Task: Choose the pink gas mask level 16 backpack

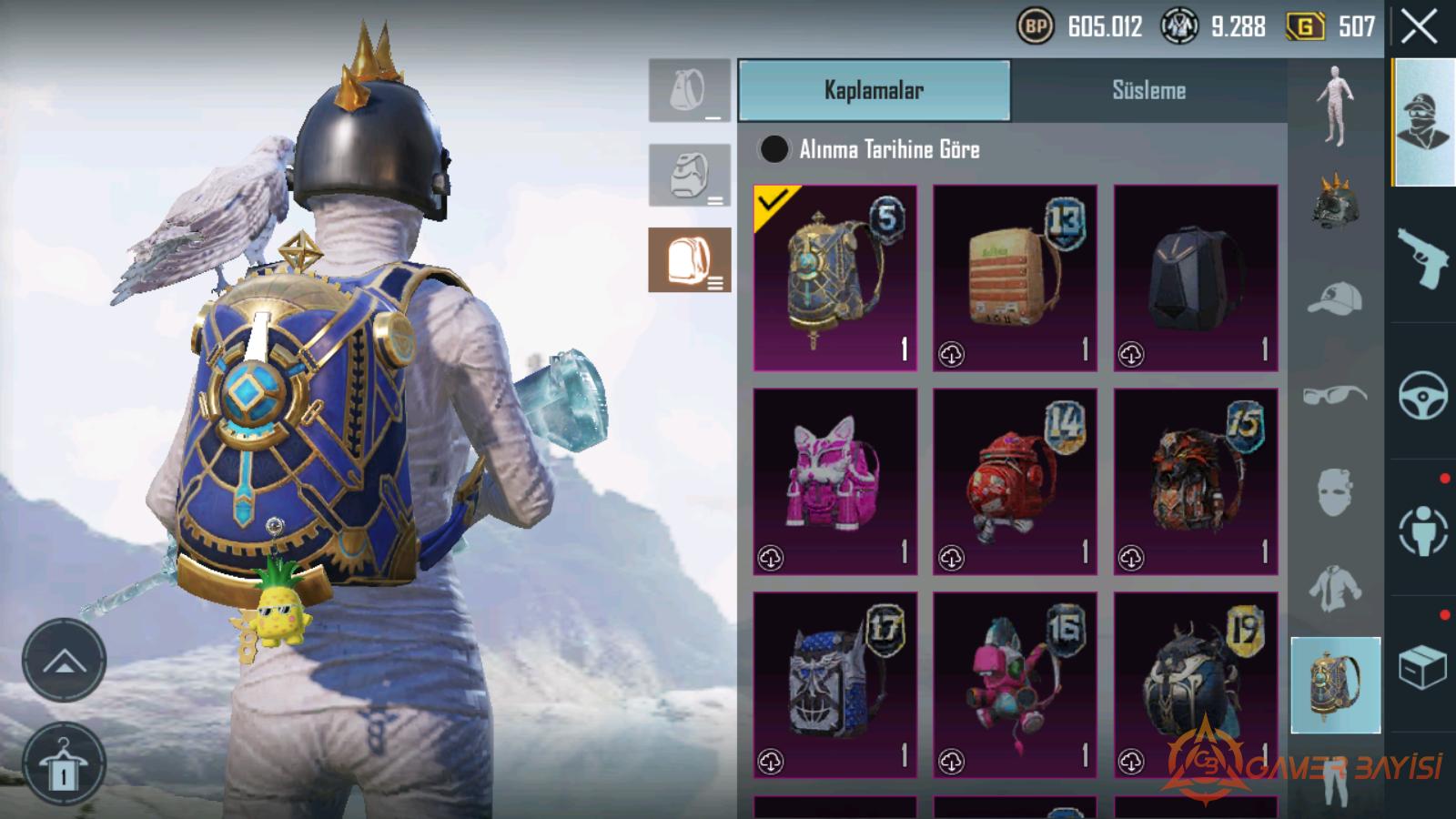Action: (x=1015, y=685)
